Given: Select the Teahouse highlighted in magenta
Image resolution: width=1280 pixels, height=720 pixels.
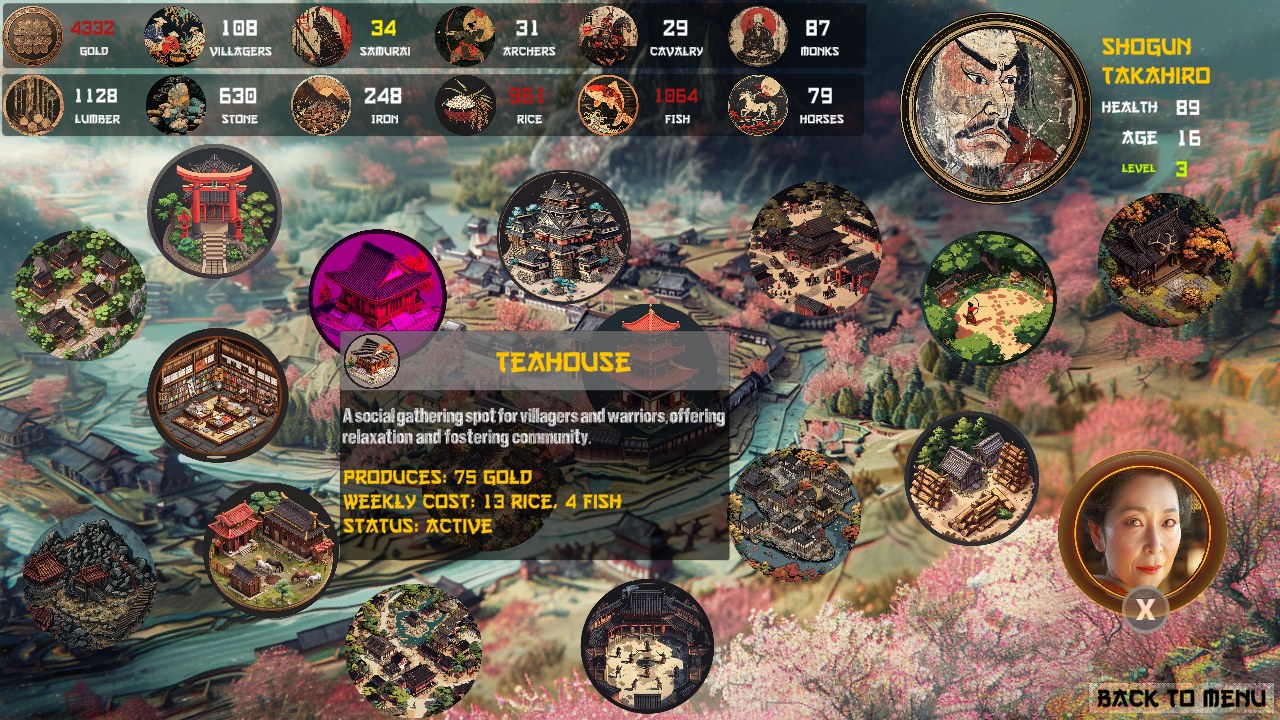Looking at the screenshot, I should (378, 290).
